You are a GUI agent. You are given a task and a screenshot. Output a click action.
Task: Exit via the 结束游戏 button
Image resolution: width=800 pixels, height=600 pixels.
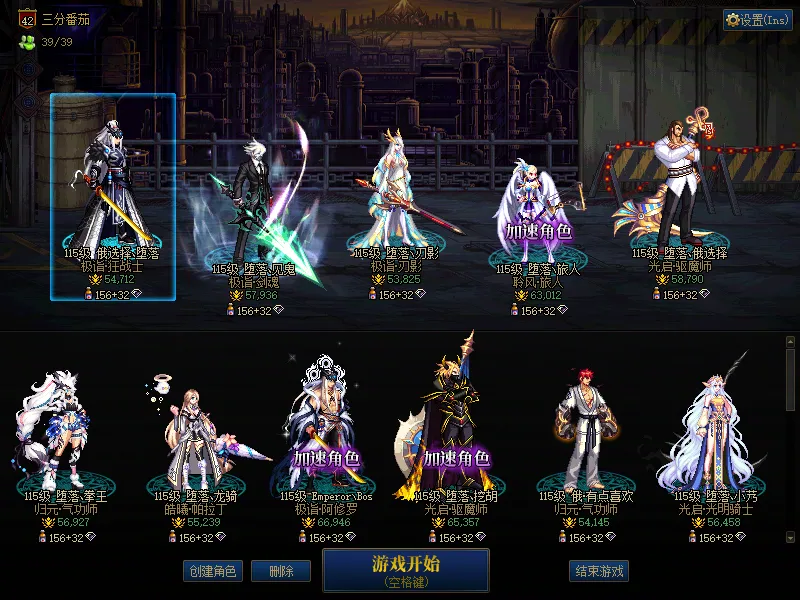click(599, 571)
